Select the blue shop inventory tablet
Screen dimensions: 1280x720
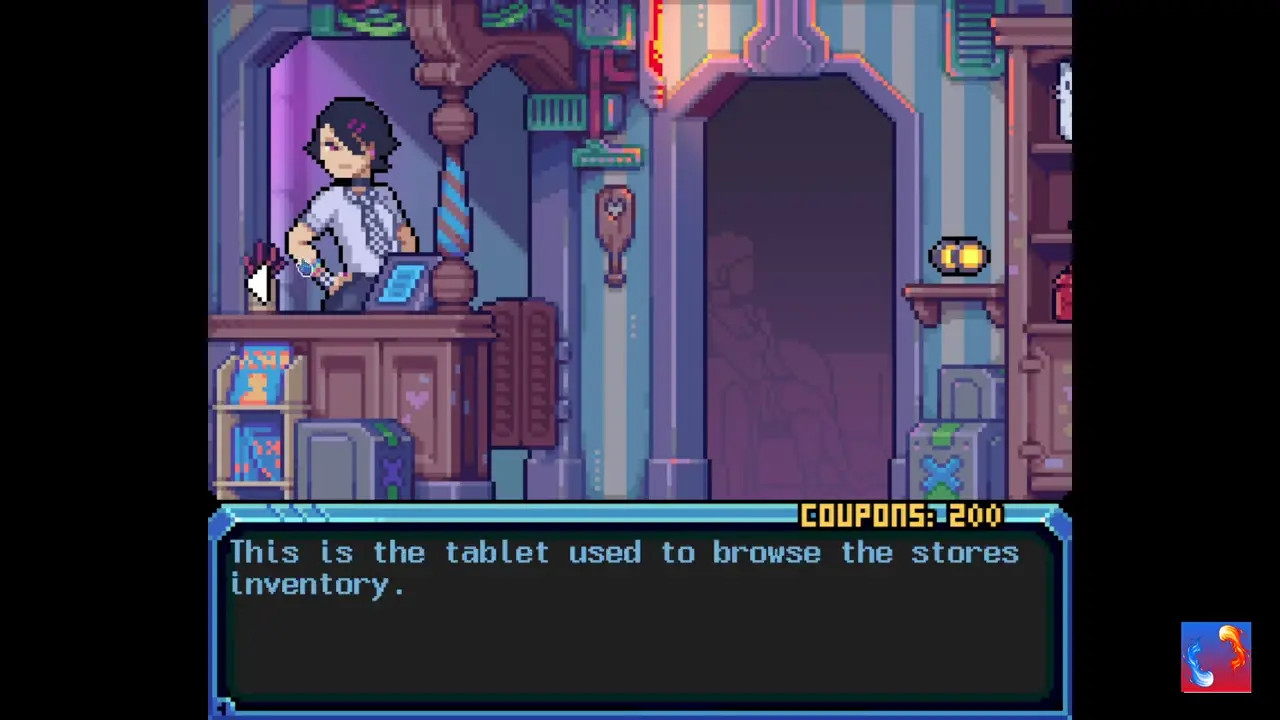(x=405, y=281)
